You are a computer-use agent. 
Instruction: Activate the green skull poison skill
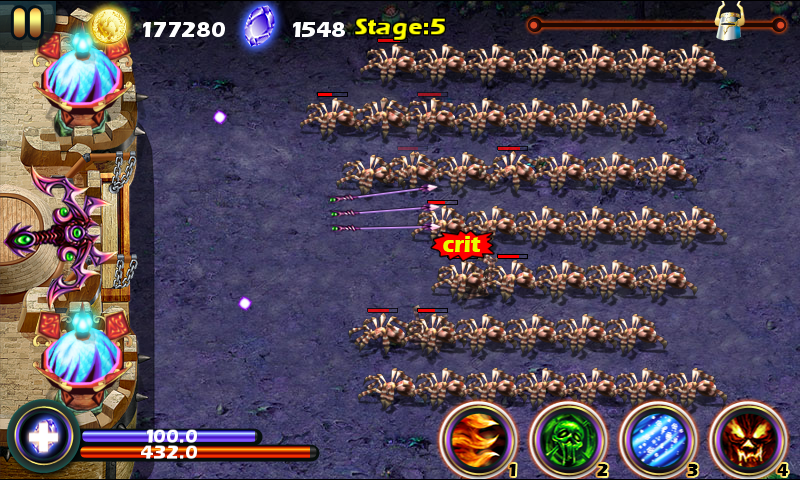pos(567,440)
